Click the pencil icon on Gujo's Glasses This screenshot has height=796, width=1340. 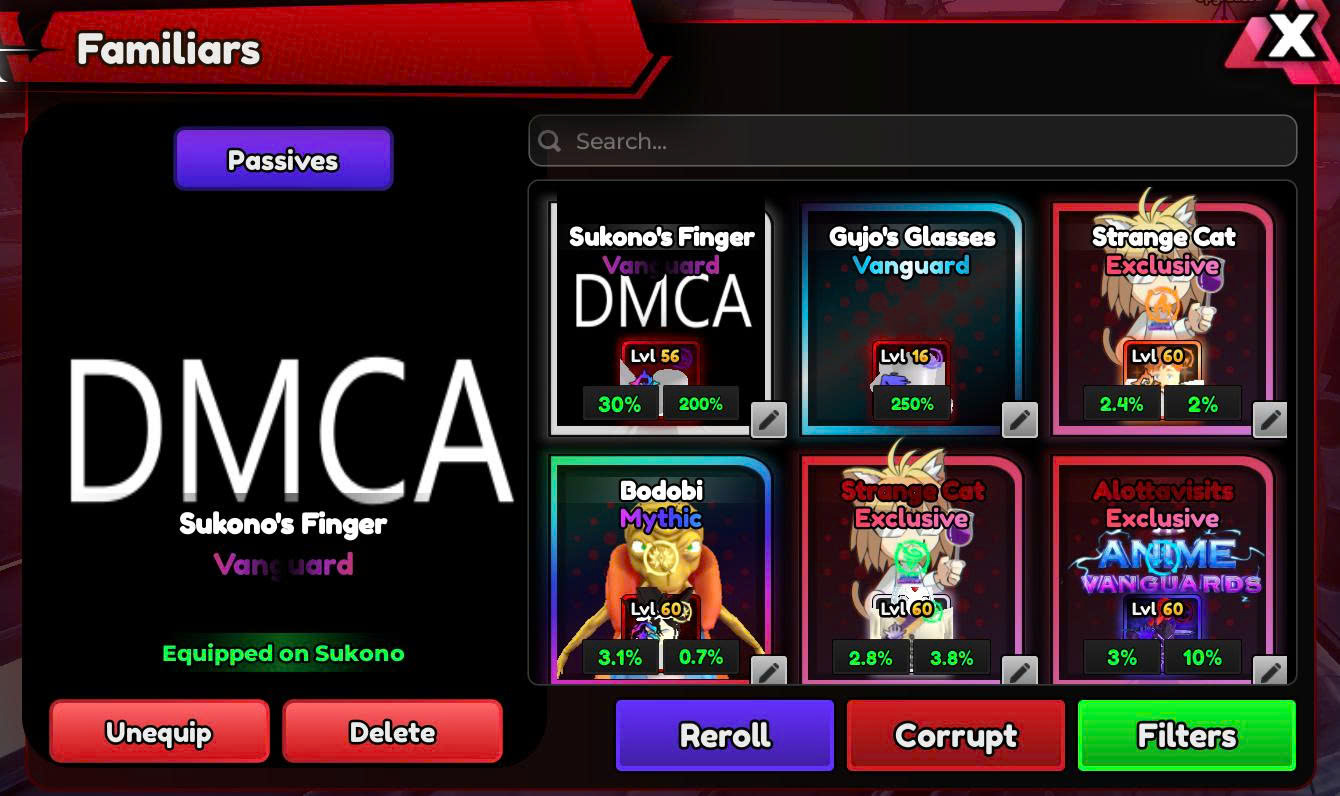[1020, 420]
